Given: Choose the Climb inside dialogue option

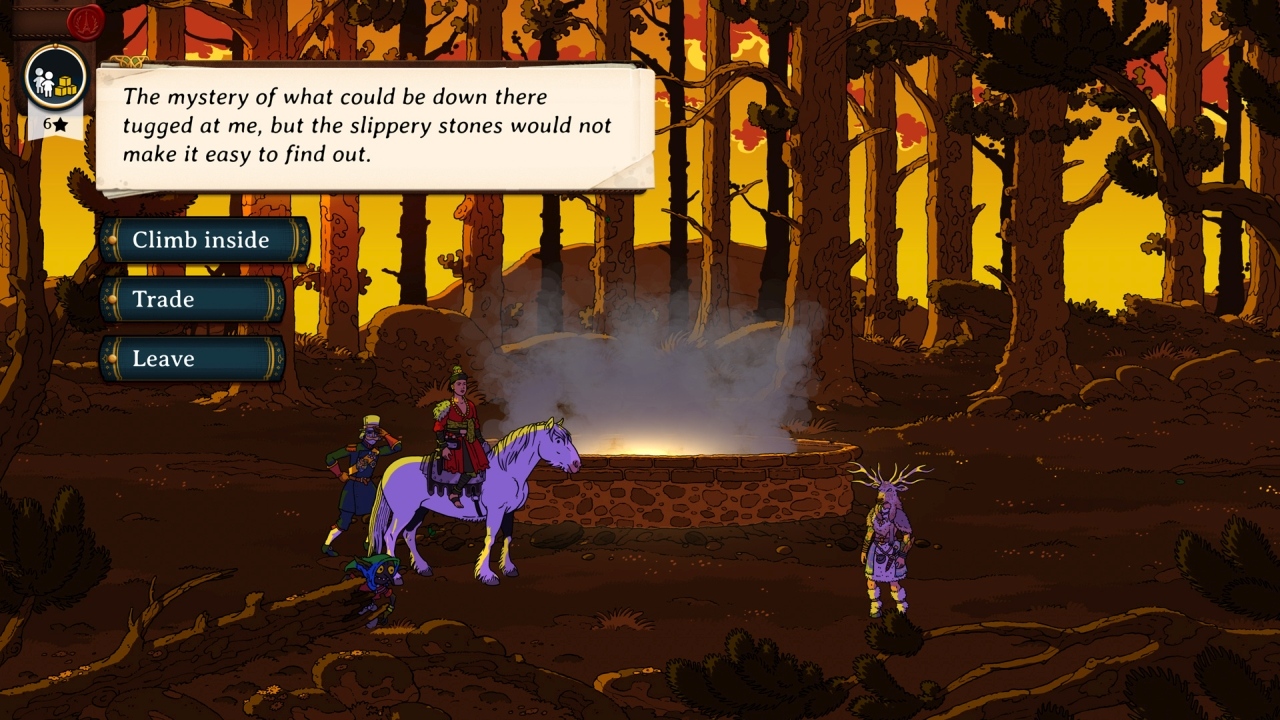Looking at the screenshot, I should click(198, 240).
